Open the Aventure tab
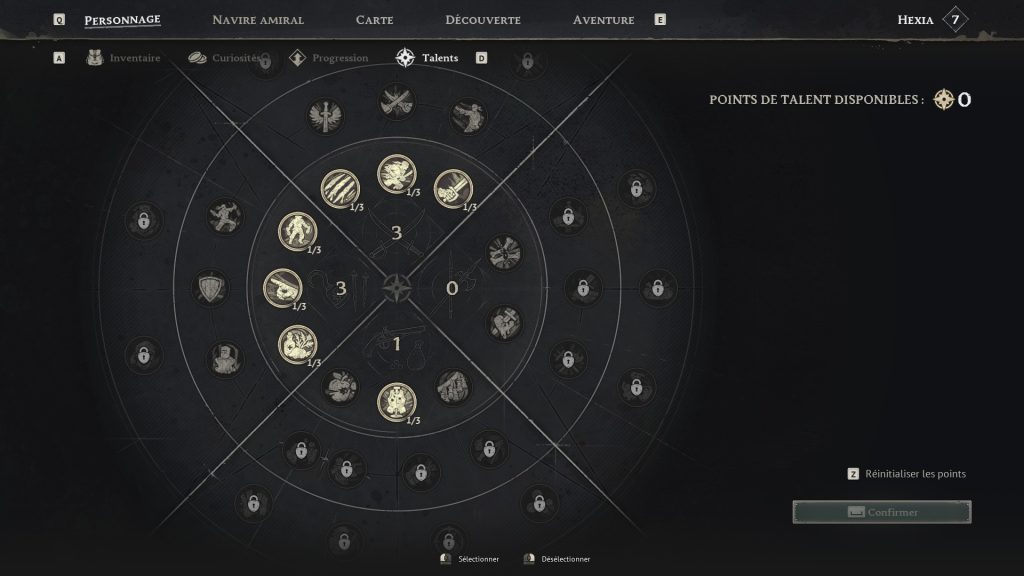Image resolution: width=1024 pixels, height=576 pixels. (603, 20)
